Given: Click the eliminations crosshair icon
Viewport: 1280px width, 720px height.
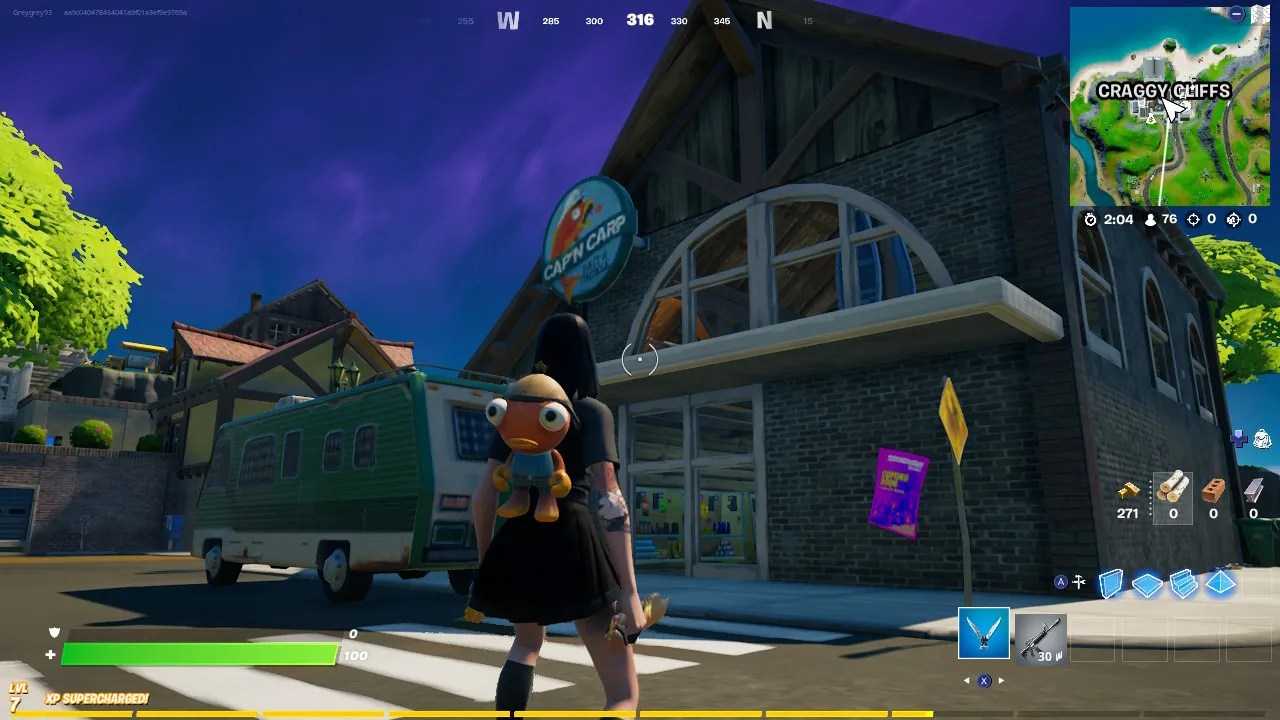Looking at the screenshot, I should [1193, 219].
